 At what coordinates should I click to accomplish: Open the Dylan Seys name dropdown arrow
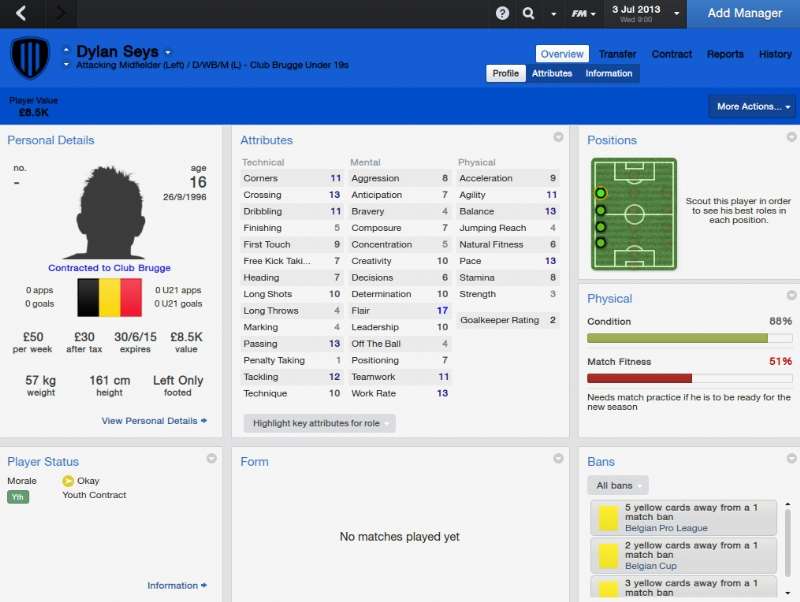168,53
